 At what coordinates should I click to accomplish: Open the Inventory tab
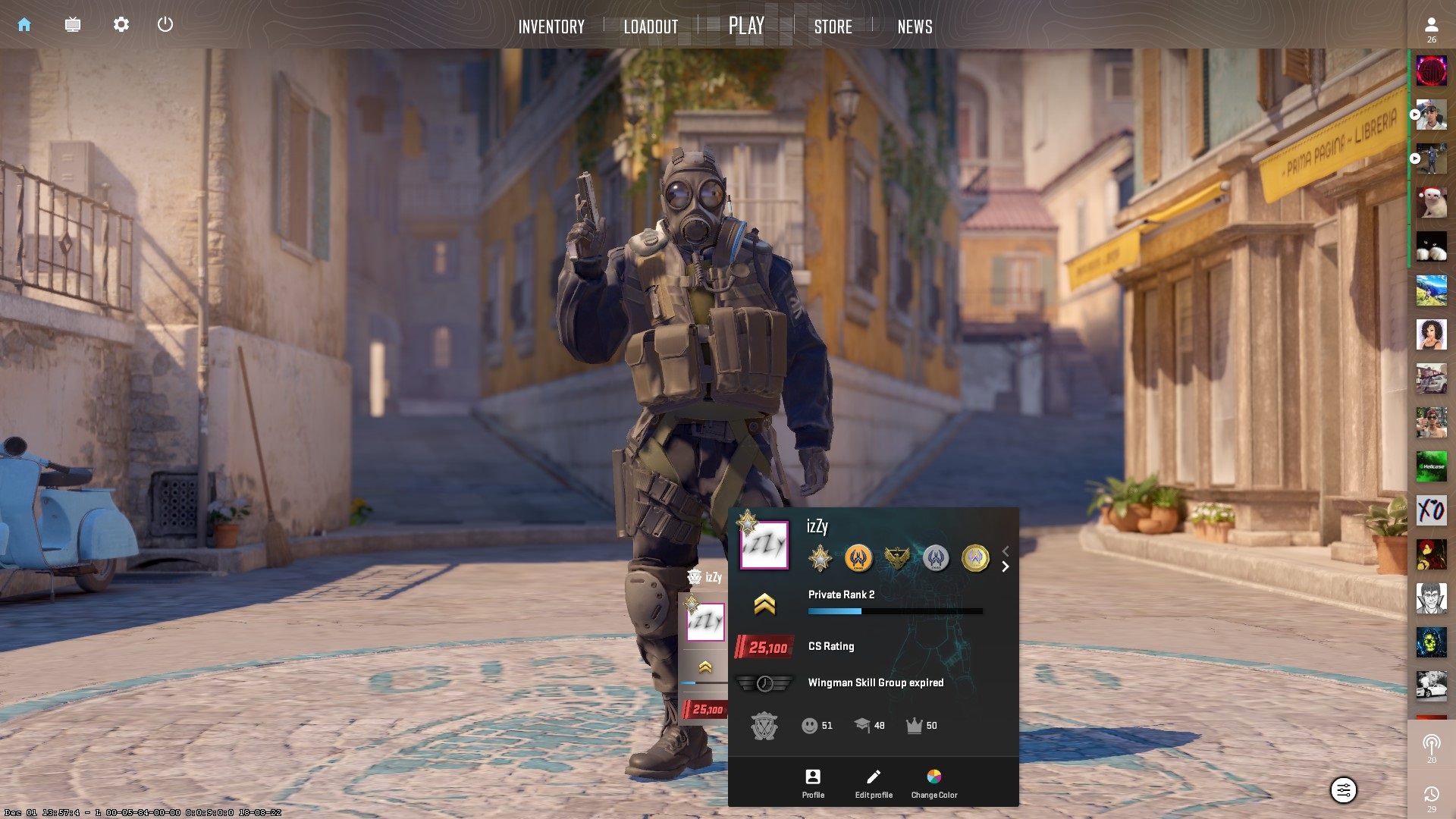click(x=551, y=27)
